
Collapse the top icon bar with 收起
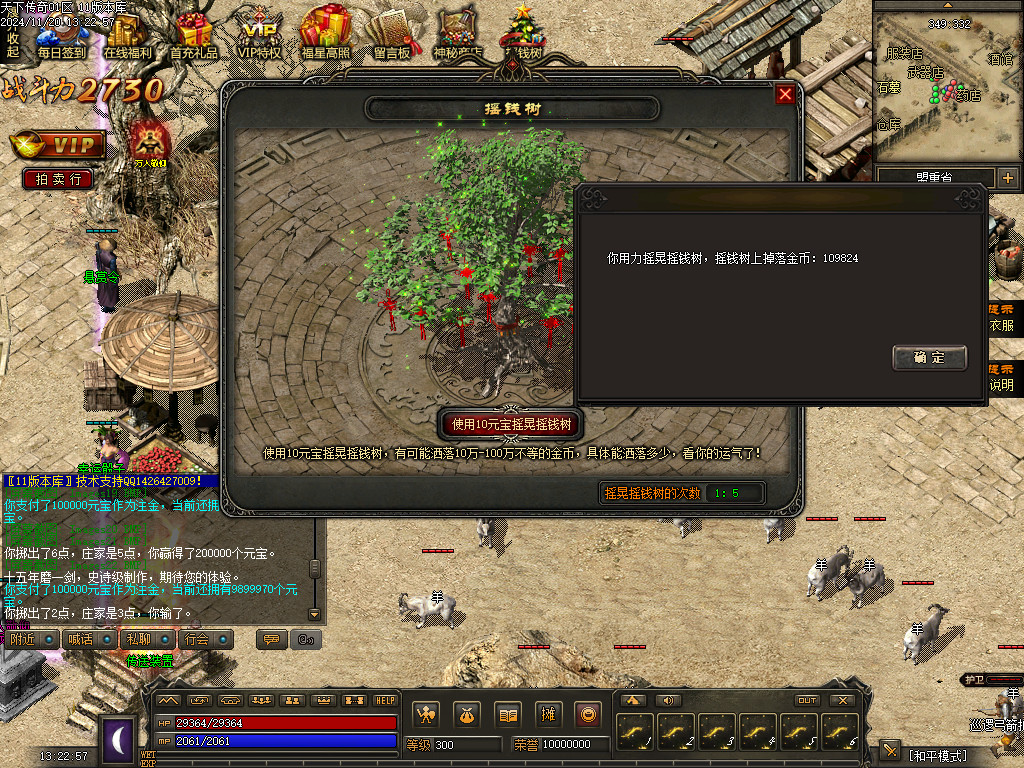(13, 44)
